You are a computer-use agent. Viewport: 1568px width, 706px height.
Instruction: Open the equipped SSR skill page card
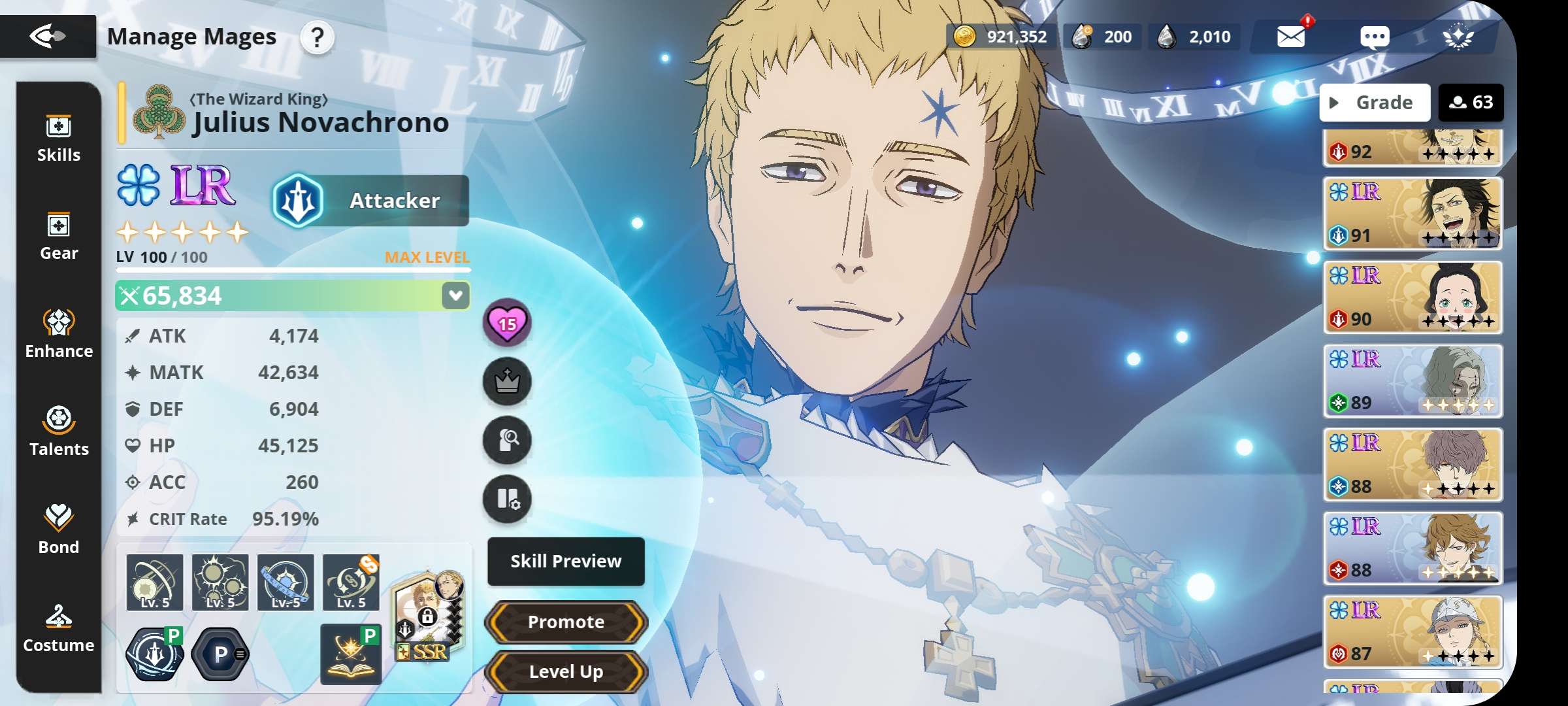pos(428,618)
